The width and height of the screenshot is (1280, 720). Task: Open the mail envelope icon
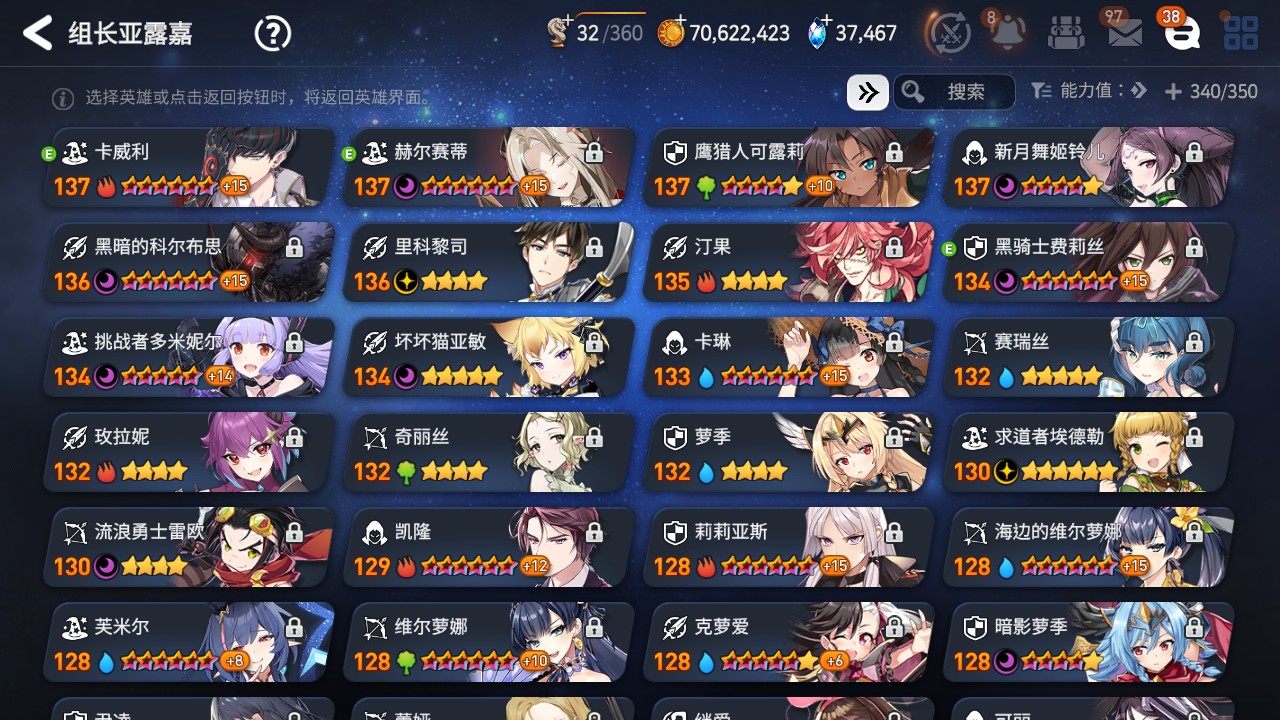(1125, 33)
